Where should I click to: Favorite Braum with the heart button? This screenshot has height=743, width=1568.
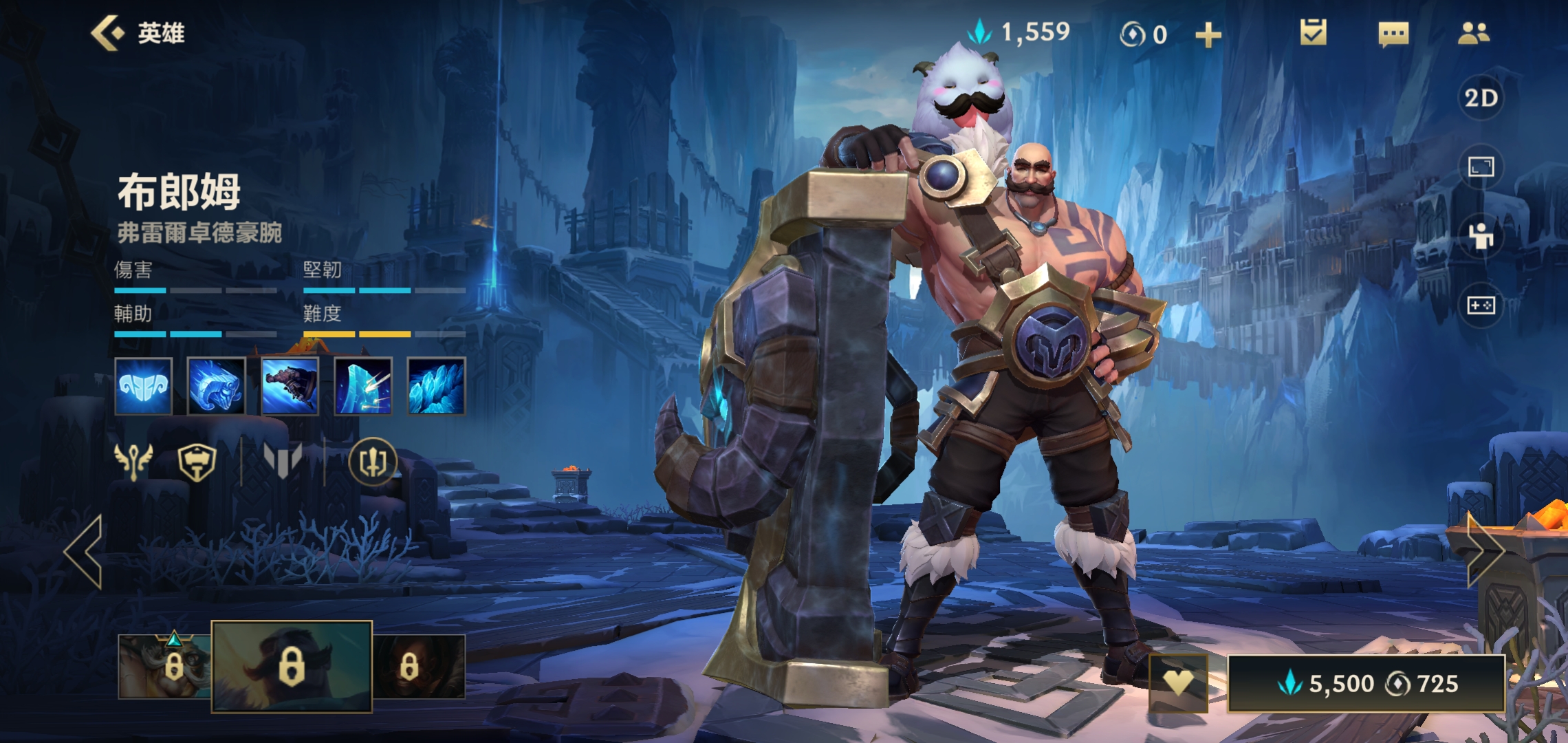[x=1178, y=683]
